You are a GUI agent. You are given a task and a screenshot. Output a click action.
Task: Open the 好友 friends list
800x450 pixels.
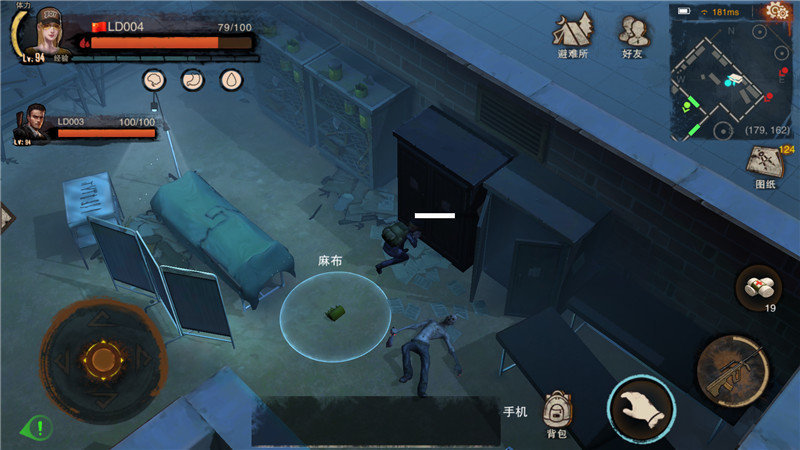pos(632,35)
